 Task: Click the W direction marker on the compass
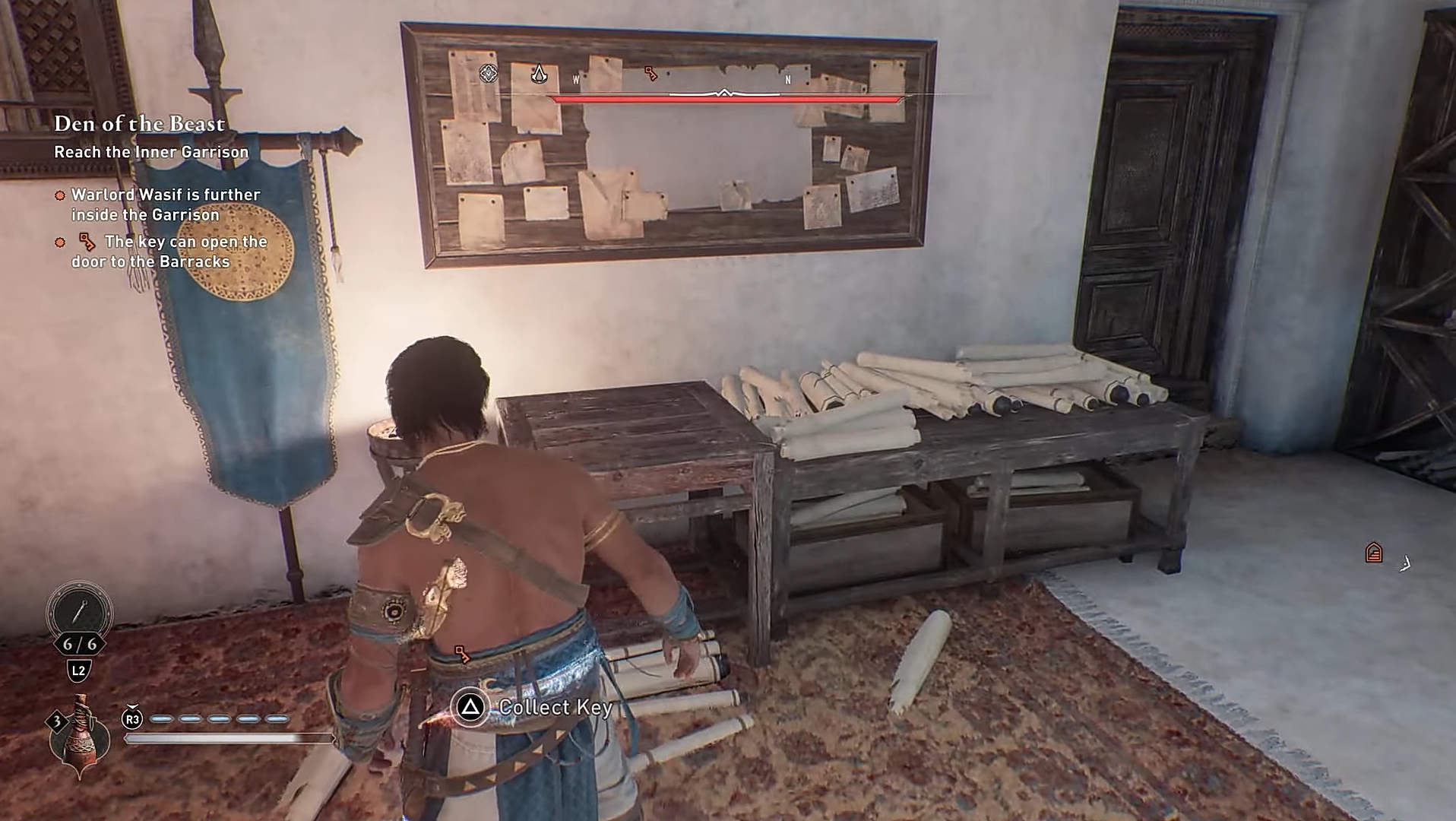(x=576, y=79)
